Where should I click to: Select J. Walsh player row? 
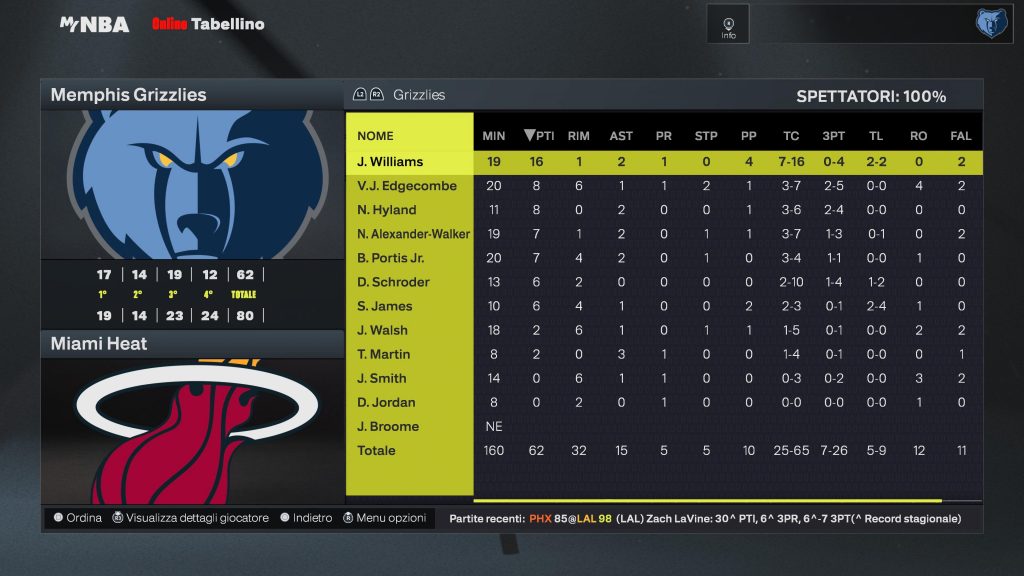point(382,330)
